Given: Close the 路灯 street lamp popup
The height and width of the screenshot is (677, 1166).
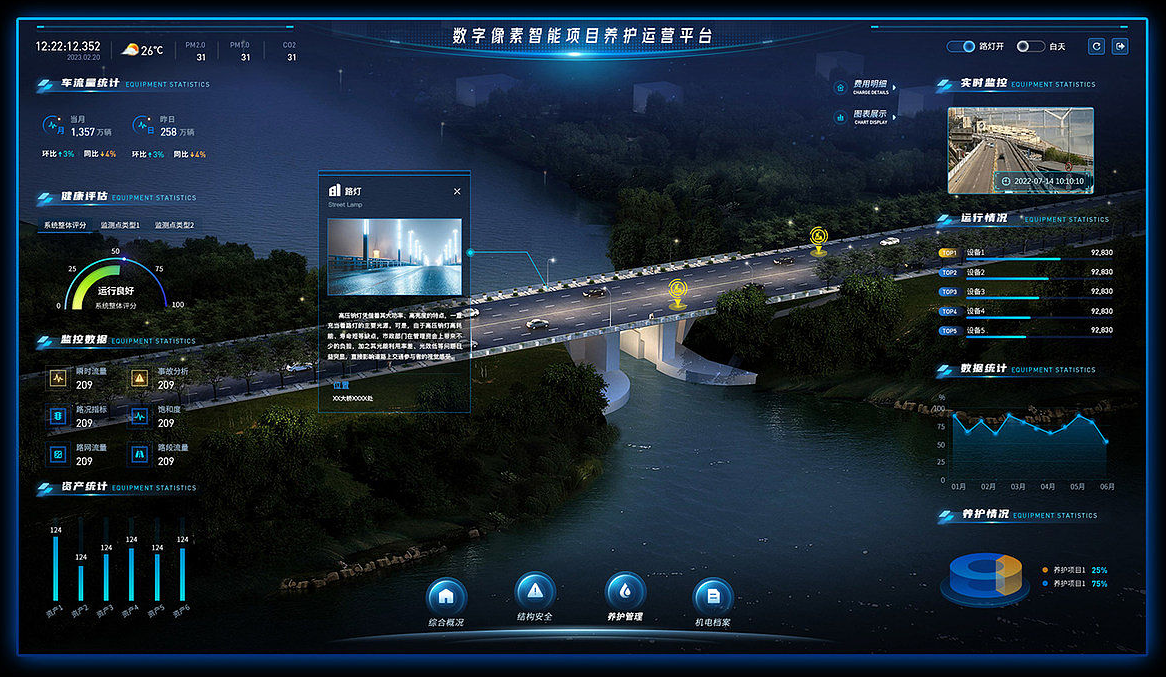Looking at the screenshot, I should pyautogui.click(x=457, y=191).
